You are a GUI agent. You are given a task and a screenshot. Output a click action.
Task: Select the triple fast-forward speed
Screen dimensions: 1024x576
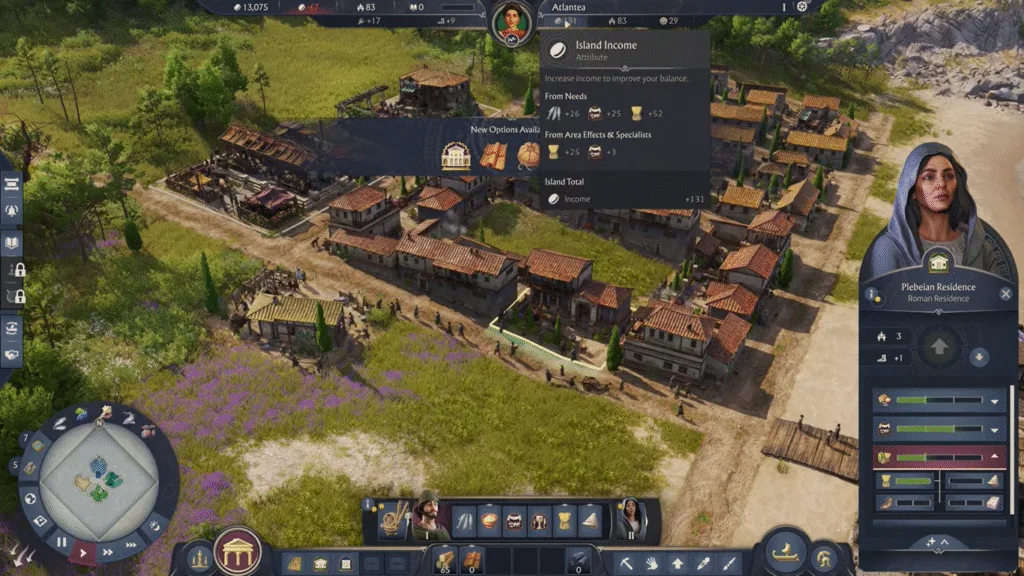[130, 543]
